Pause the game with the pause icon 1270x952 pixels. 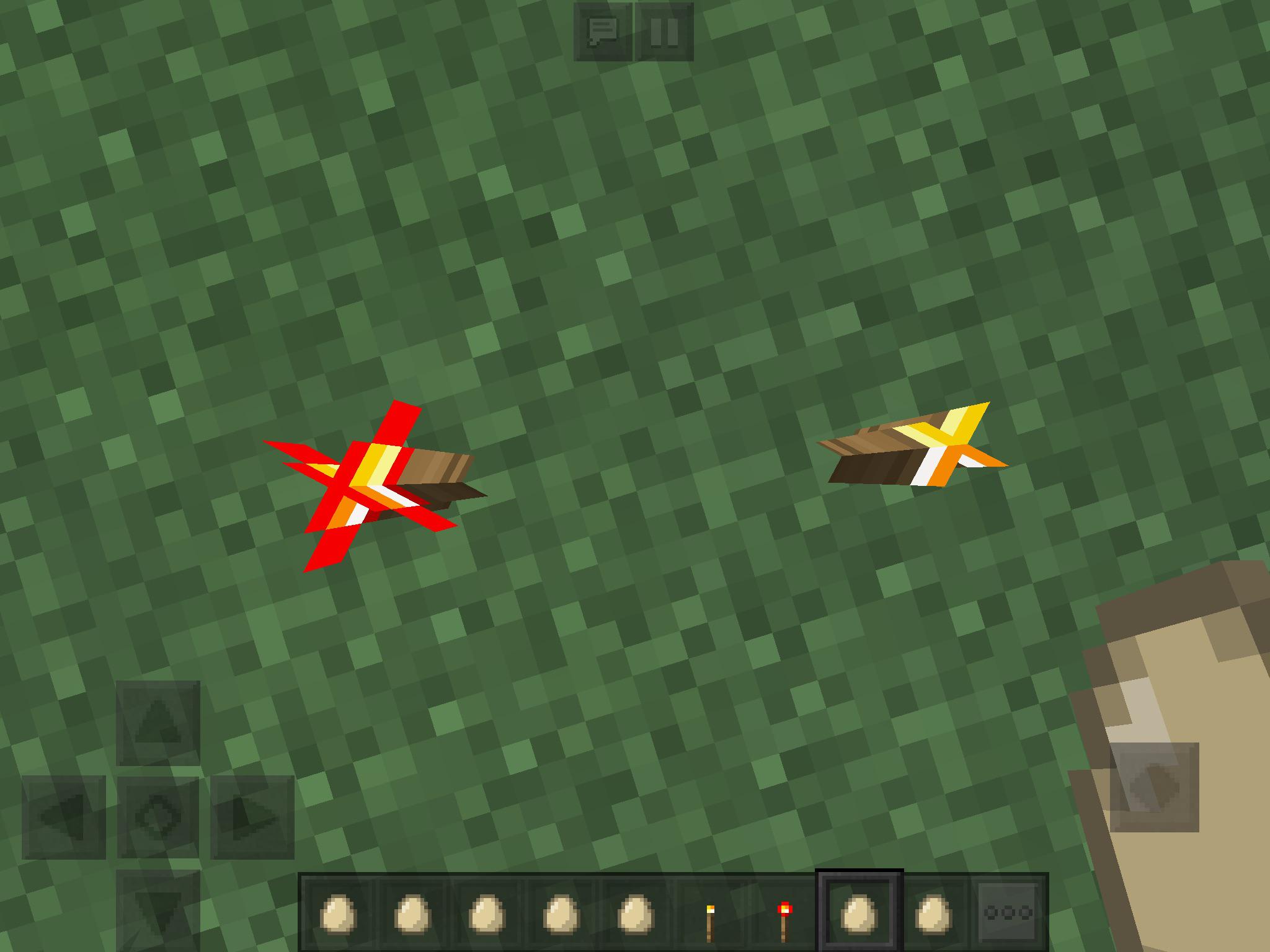tap(665, 30)
